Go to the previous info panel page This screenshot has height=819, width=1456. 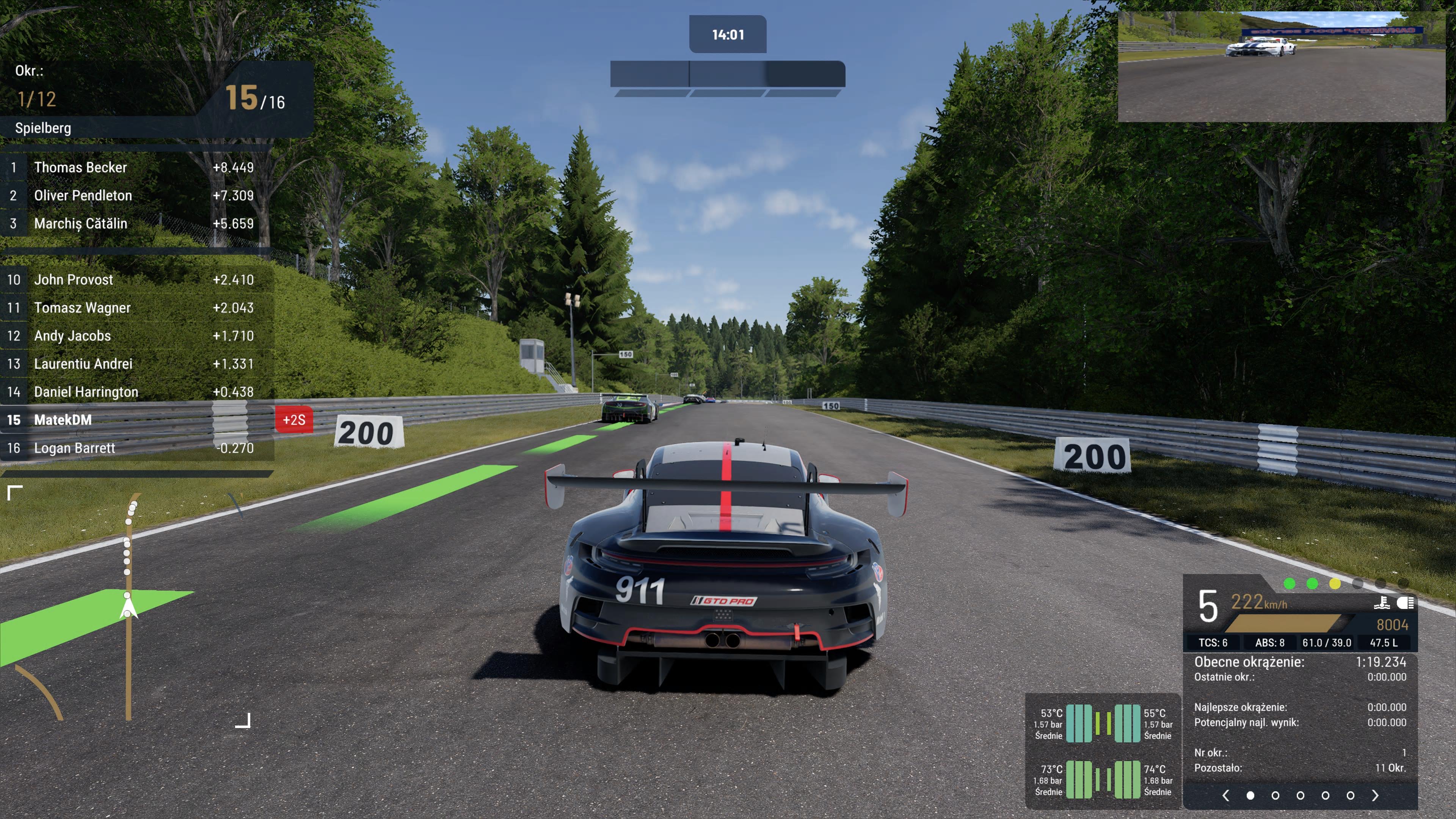[x=1225, y=796]
